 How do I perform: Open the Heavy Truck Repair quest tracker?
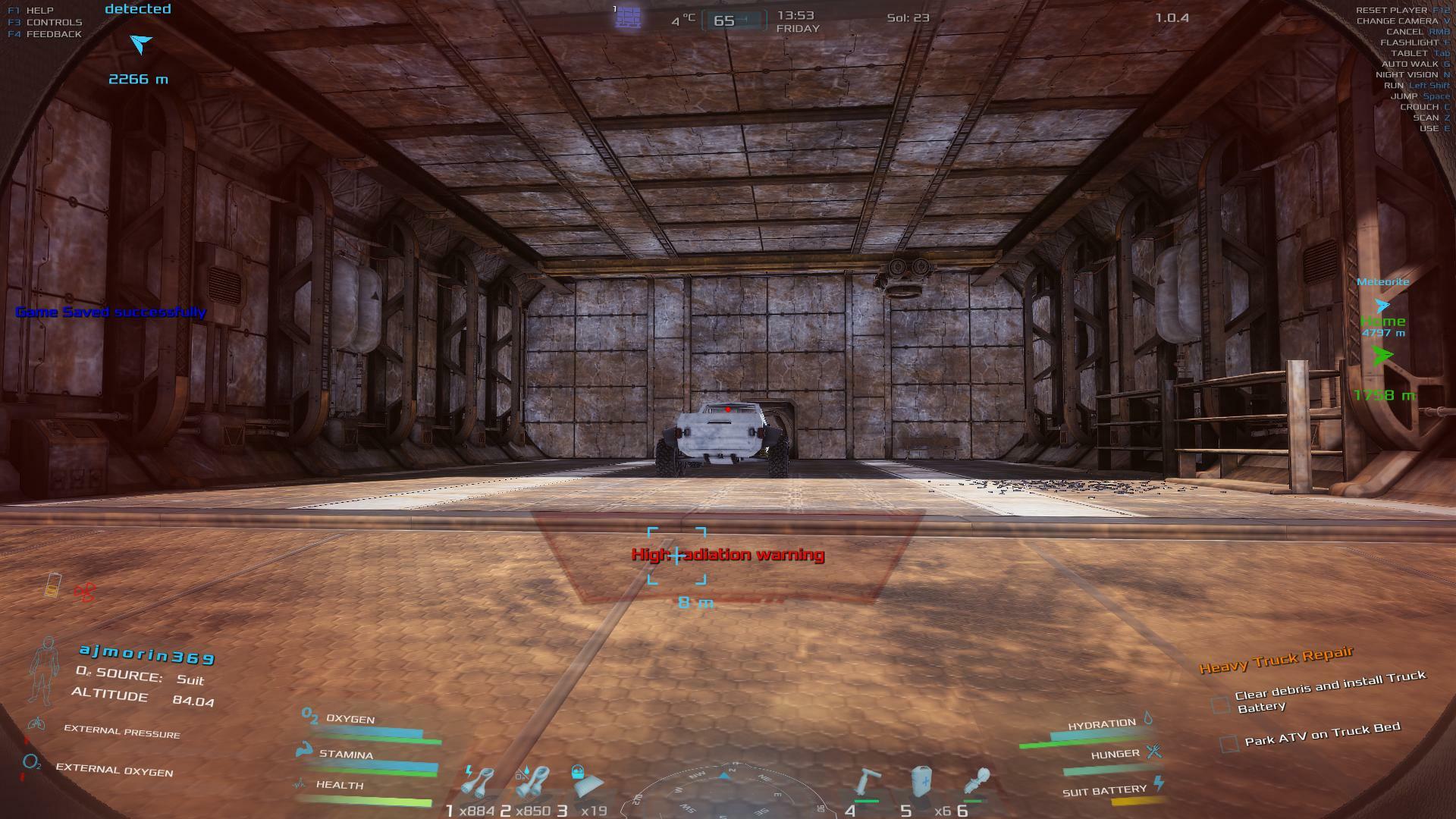pos(1276,659)
